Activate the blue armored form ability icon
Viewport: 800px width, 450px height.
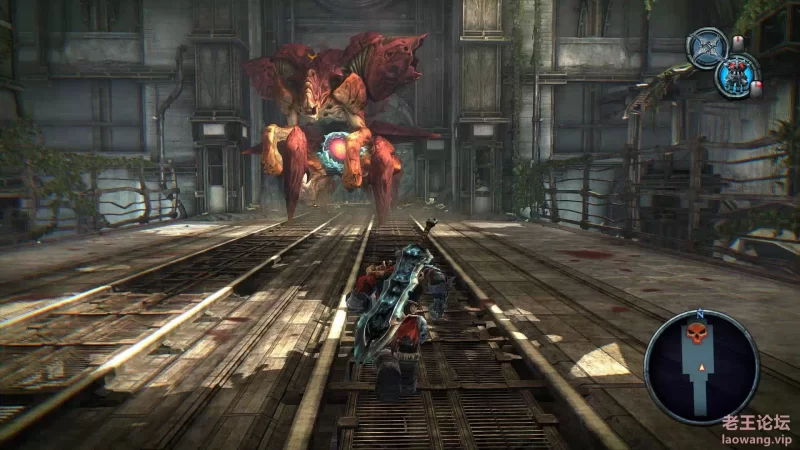tap(736, 75)
